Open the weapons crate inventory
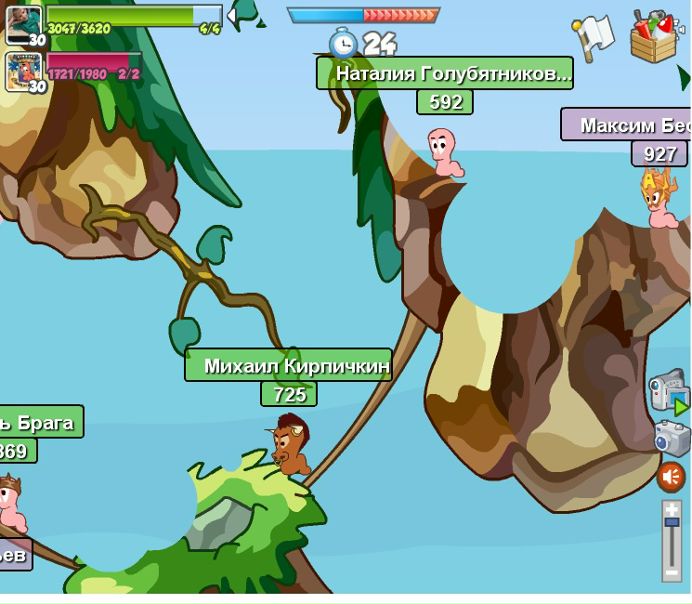 [x=656, y=36]
